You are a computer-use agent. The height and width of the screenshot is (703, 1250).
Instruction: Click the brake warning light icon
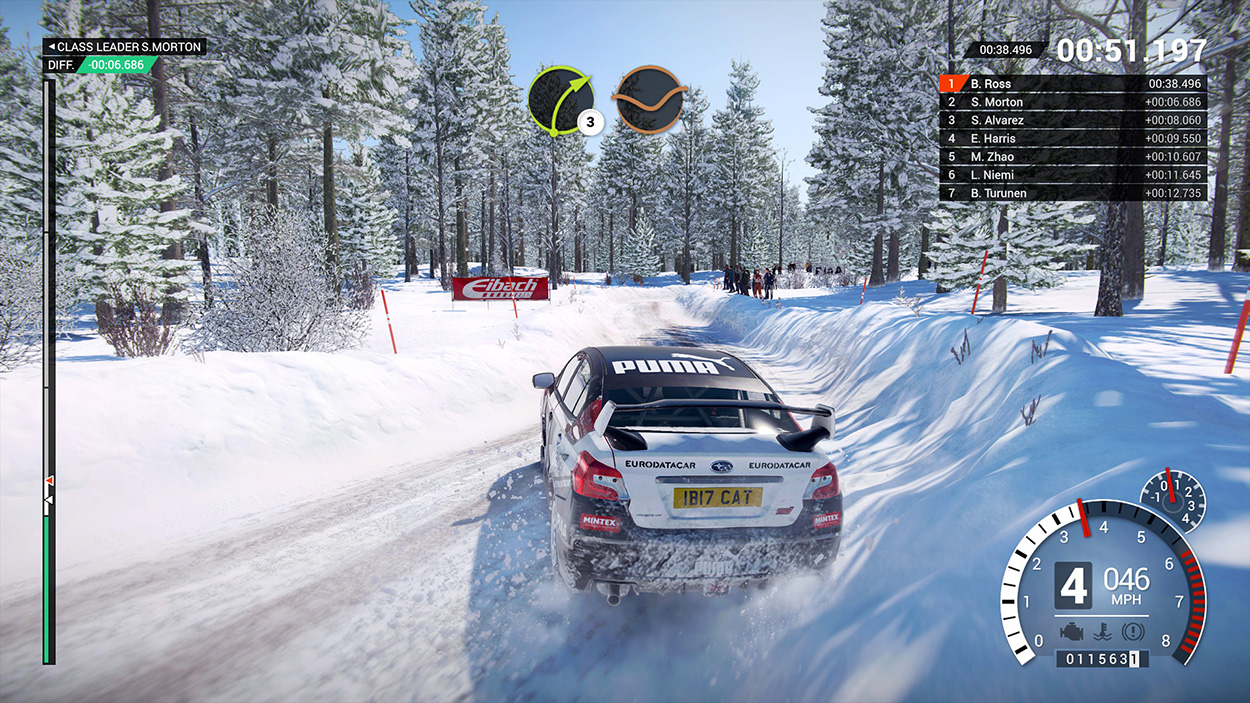[1132, 632]
